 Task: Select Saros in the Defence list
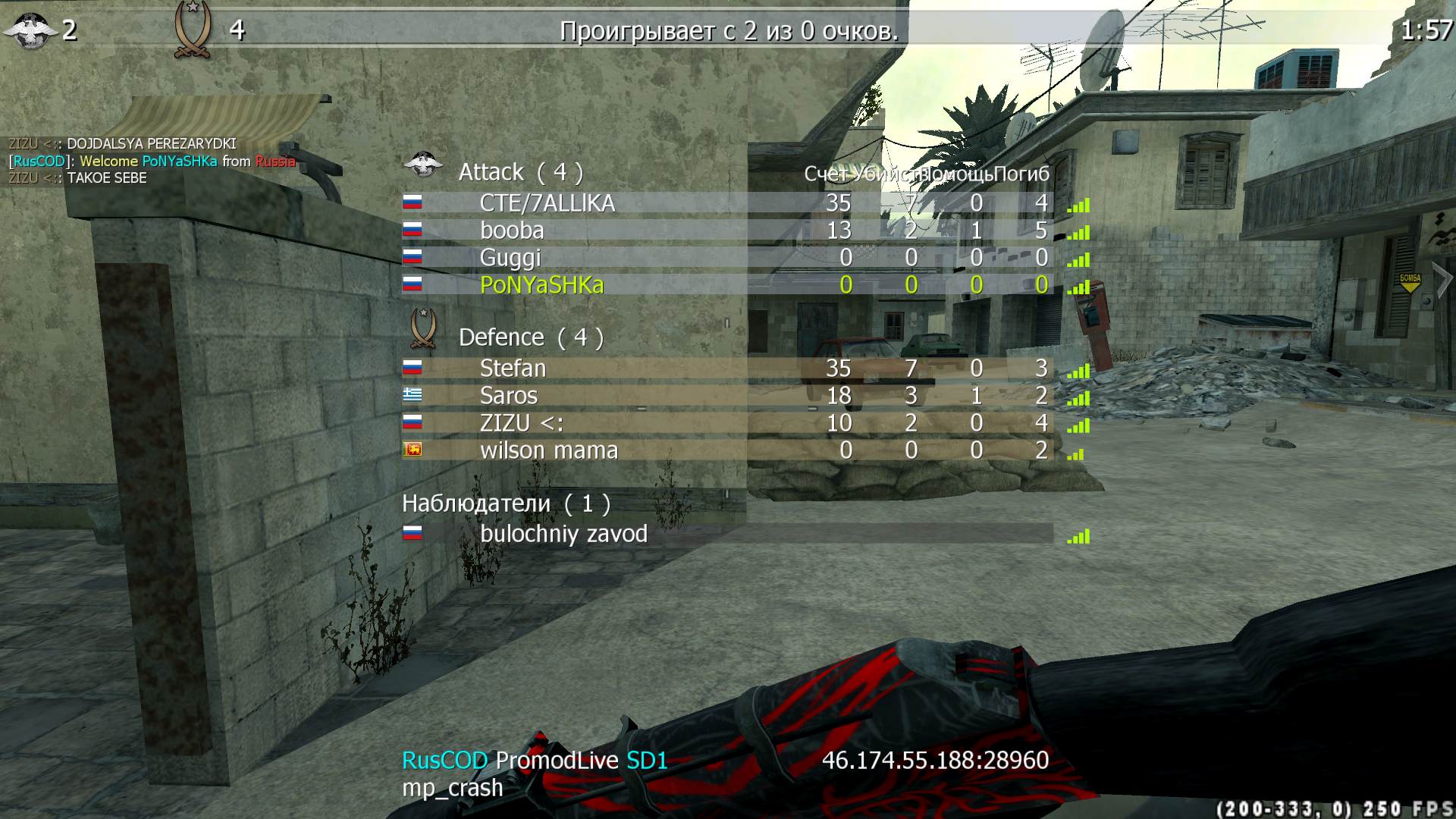pyautogui.click(x=508, y=396)
